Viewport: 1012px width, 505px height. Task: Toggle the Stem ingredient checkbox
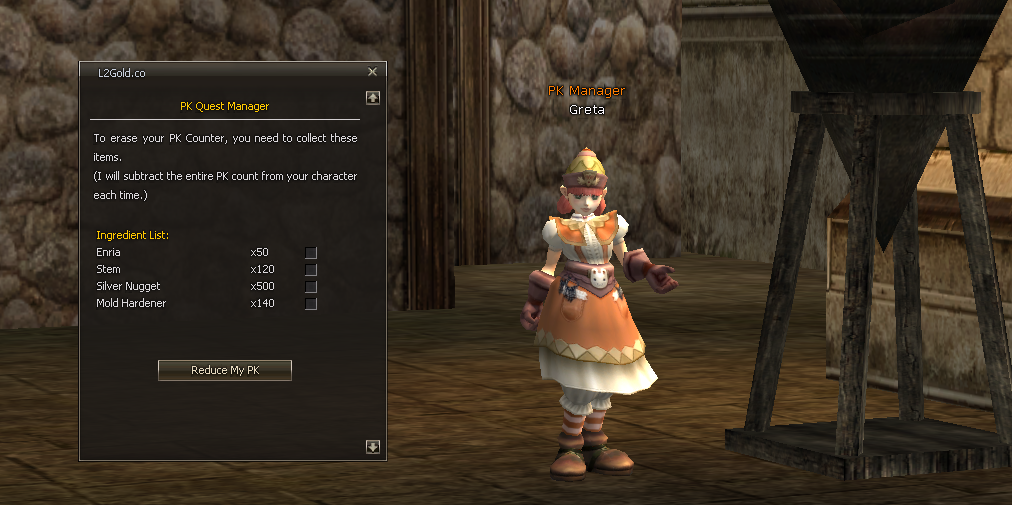[311, 269]
